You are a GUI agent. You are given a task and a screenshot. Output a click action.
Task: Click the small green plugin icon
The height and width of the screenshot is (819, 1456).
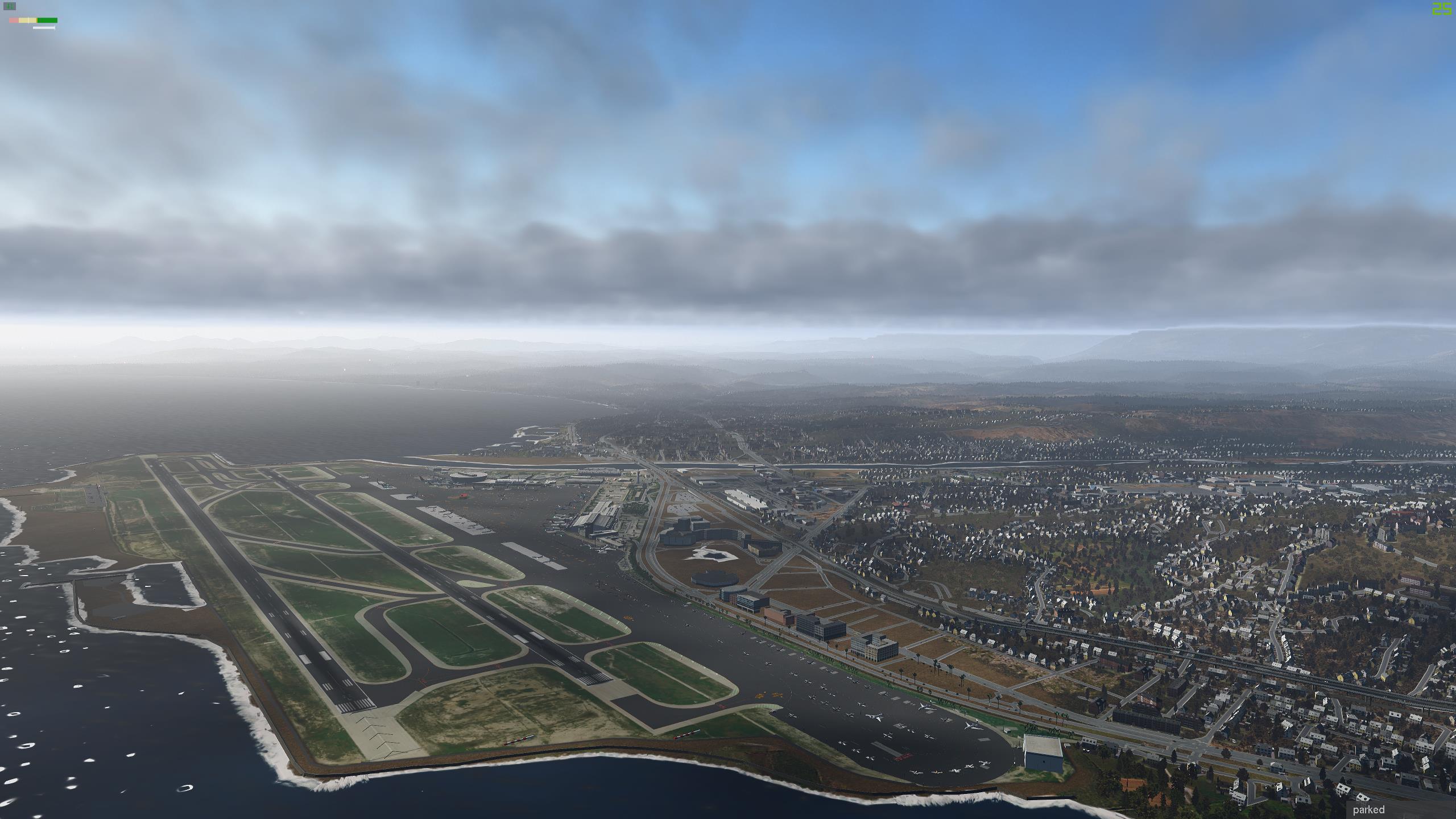pyautogui.click(x=10, y=7)
